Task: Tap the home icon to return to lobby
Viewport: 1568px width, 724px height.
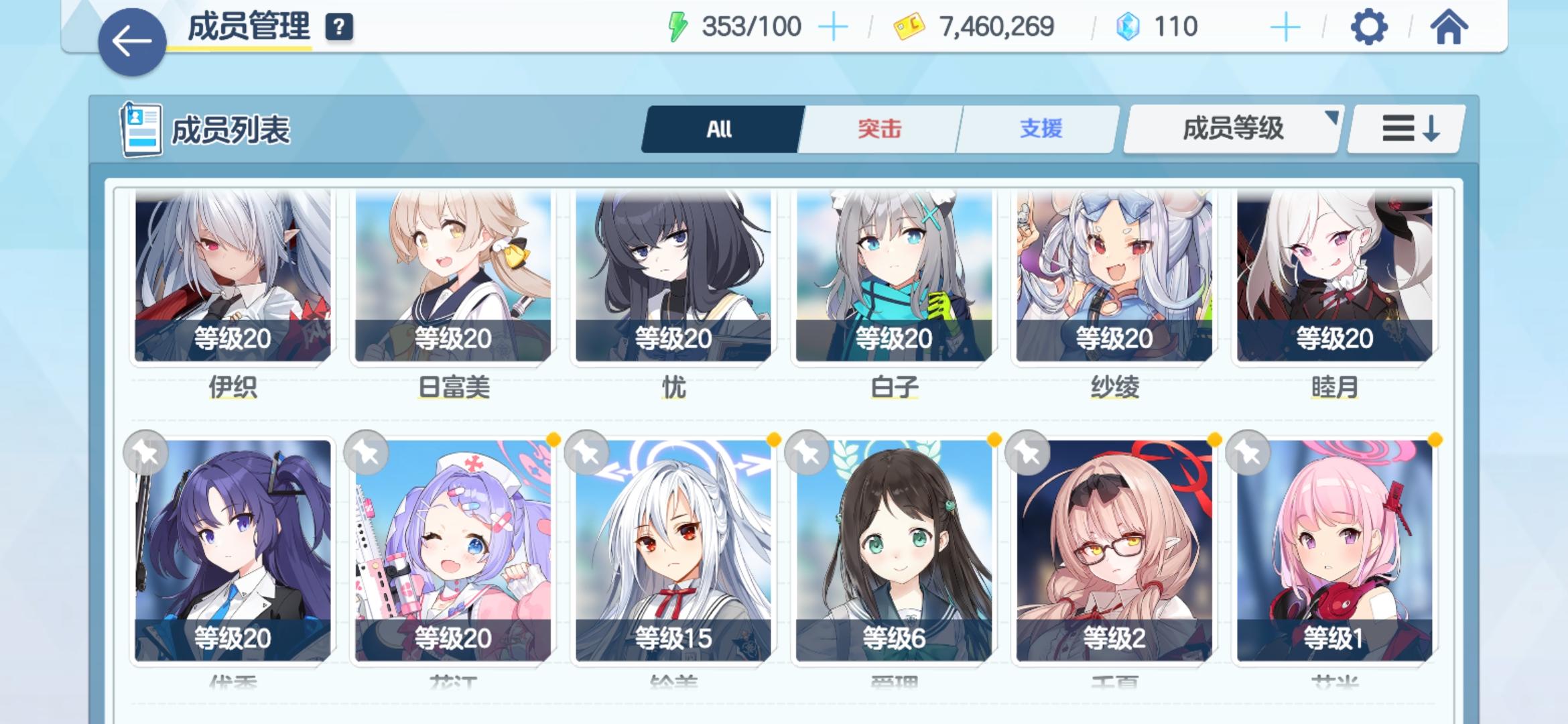Action: [x=1449, y=27]
